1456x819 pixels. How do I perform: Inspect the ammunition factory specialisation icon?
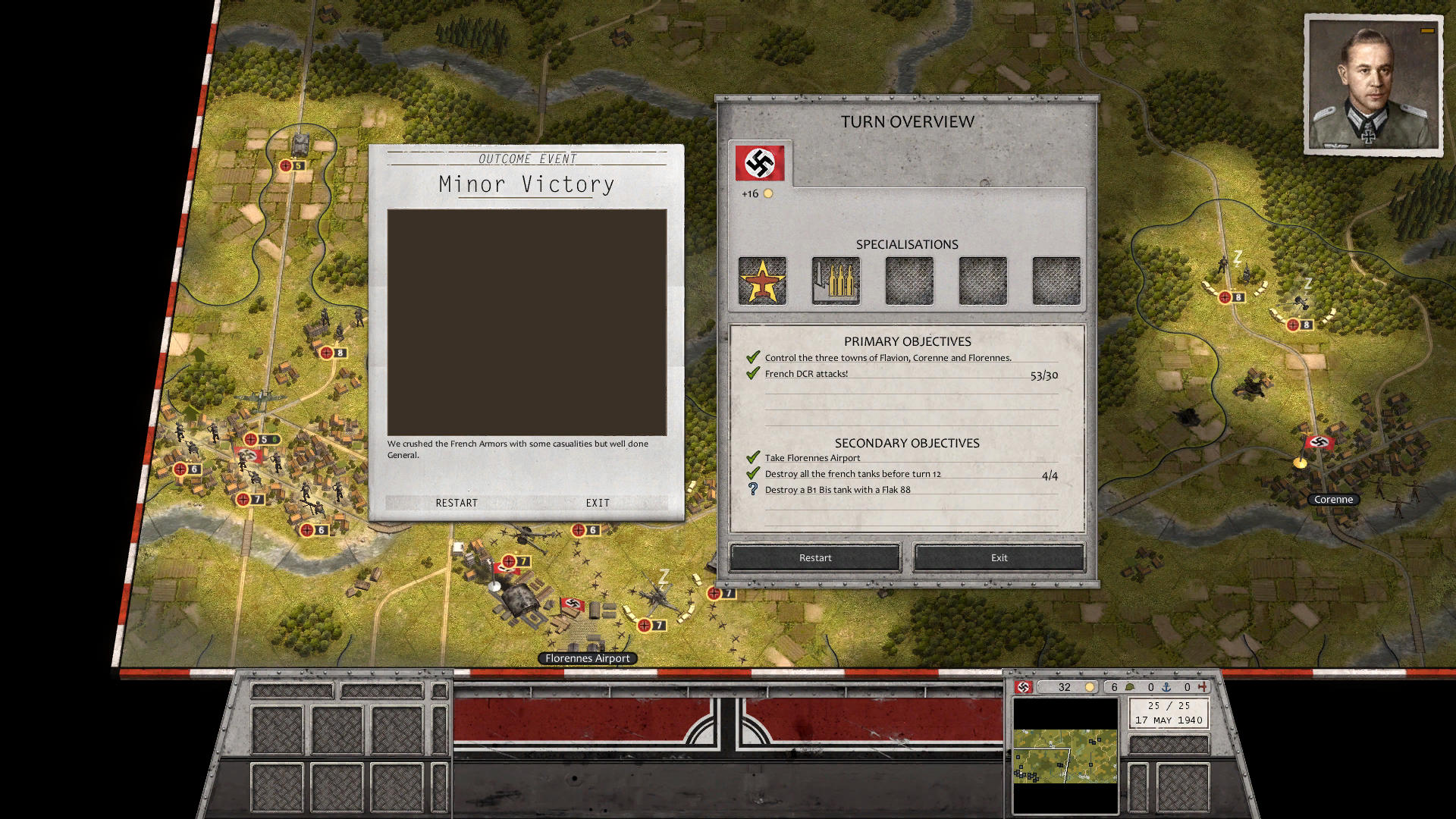click(x=836, y=281)
